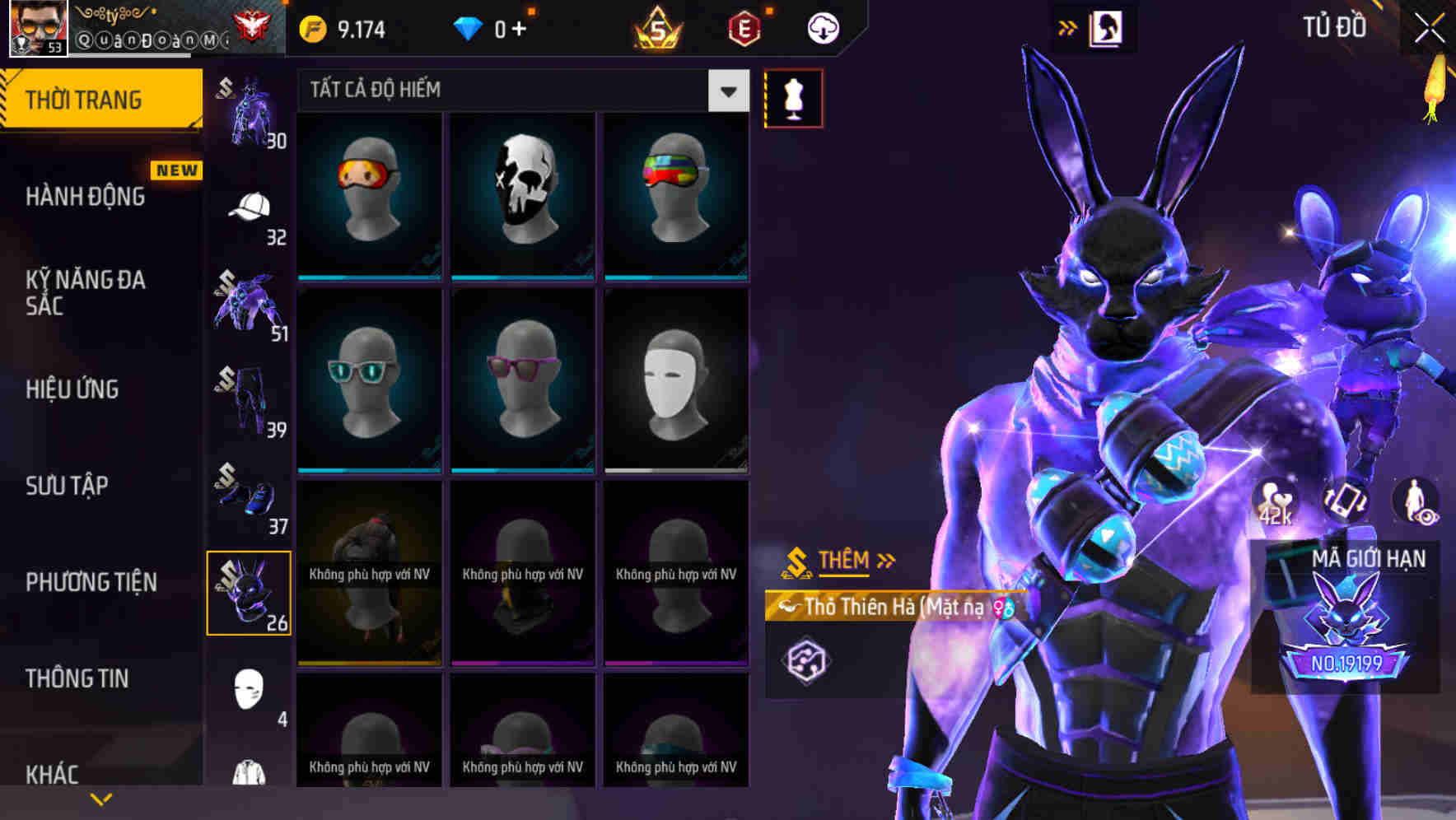This screenshot has height=820, width=1456.
Task: Click the rank badge numbered 5
Action: (659, 26)
